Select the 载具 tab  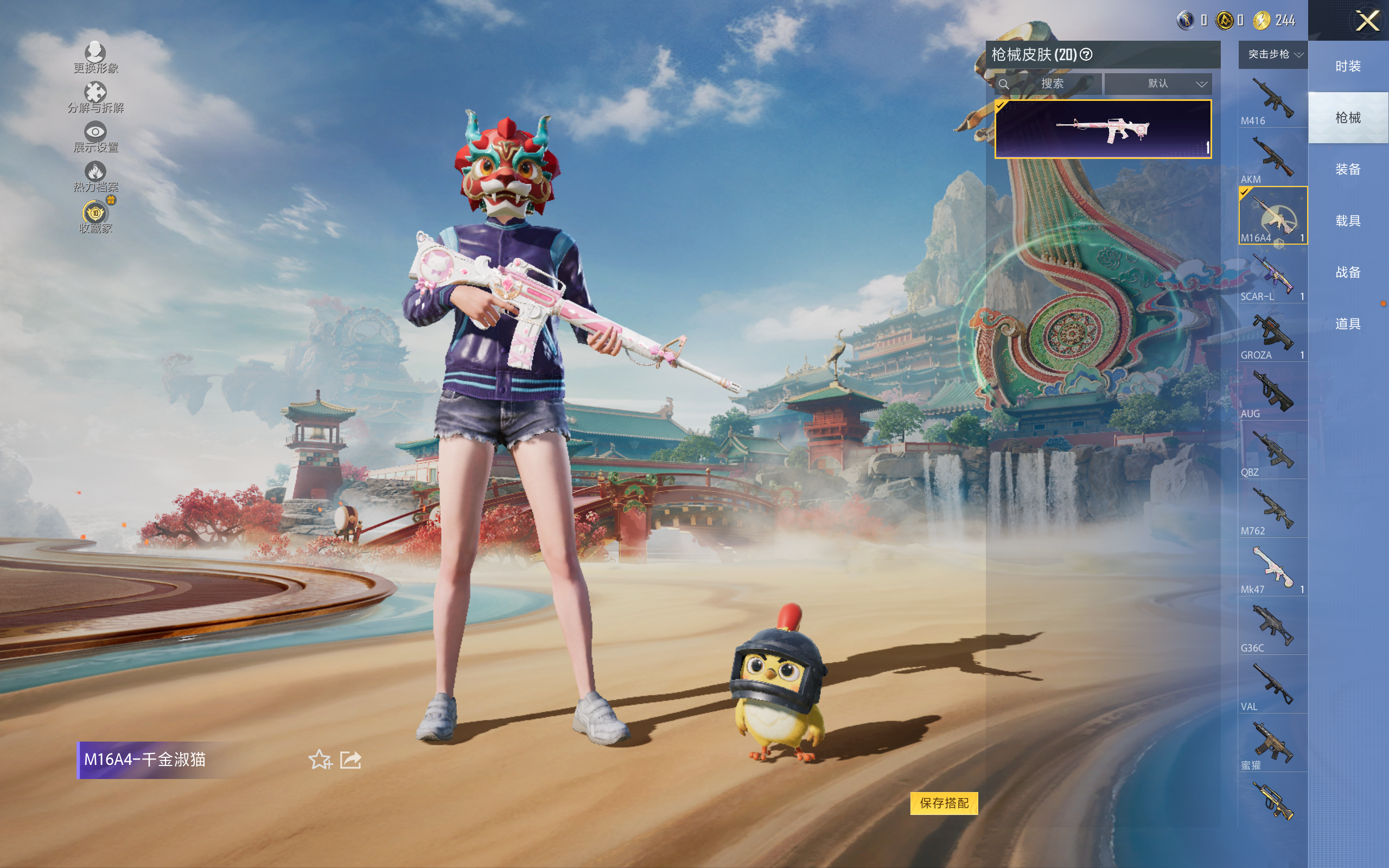1347,221
